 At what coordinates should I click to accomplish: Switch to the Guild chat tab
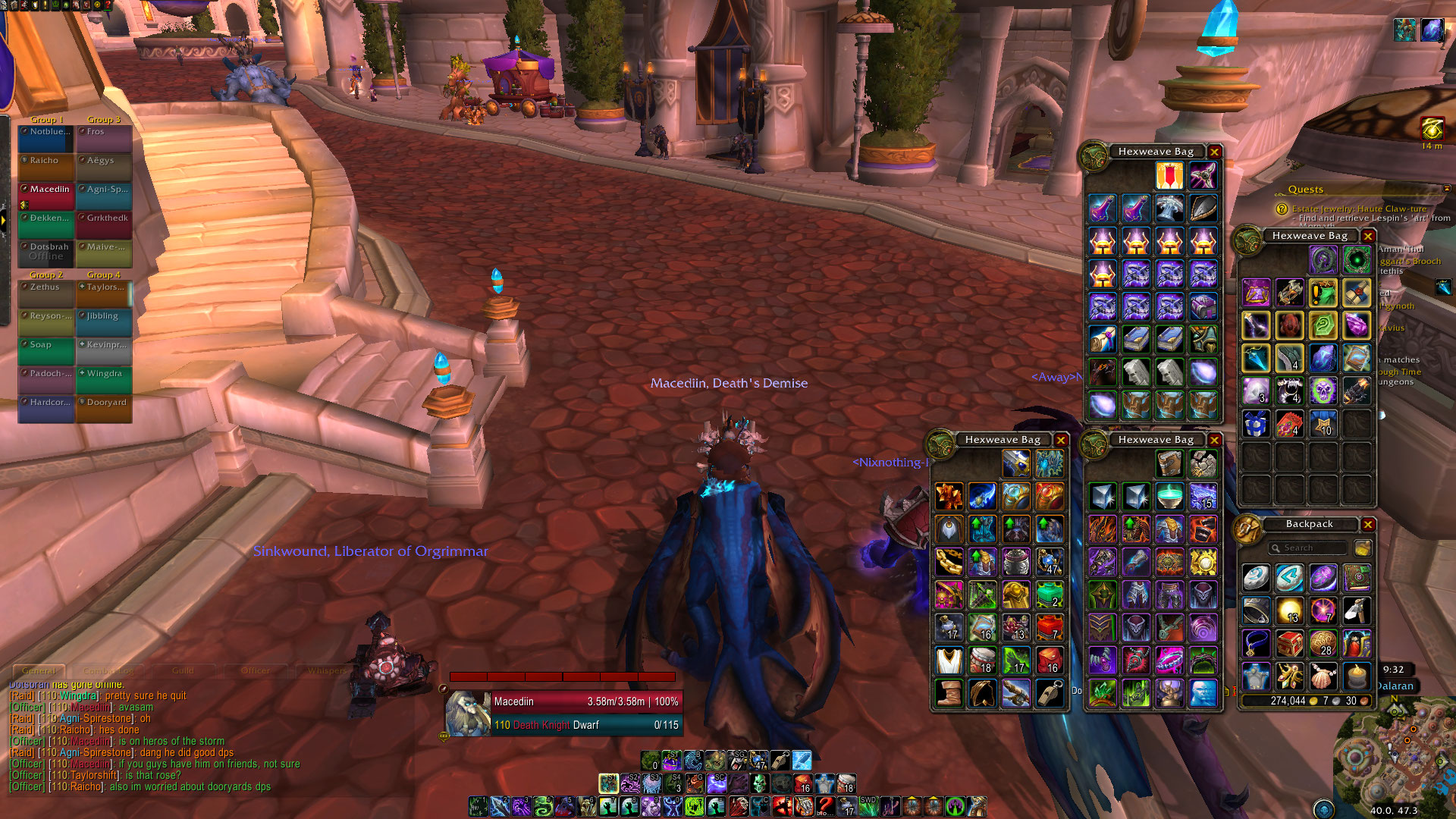tap(183, 671)
